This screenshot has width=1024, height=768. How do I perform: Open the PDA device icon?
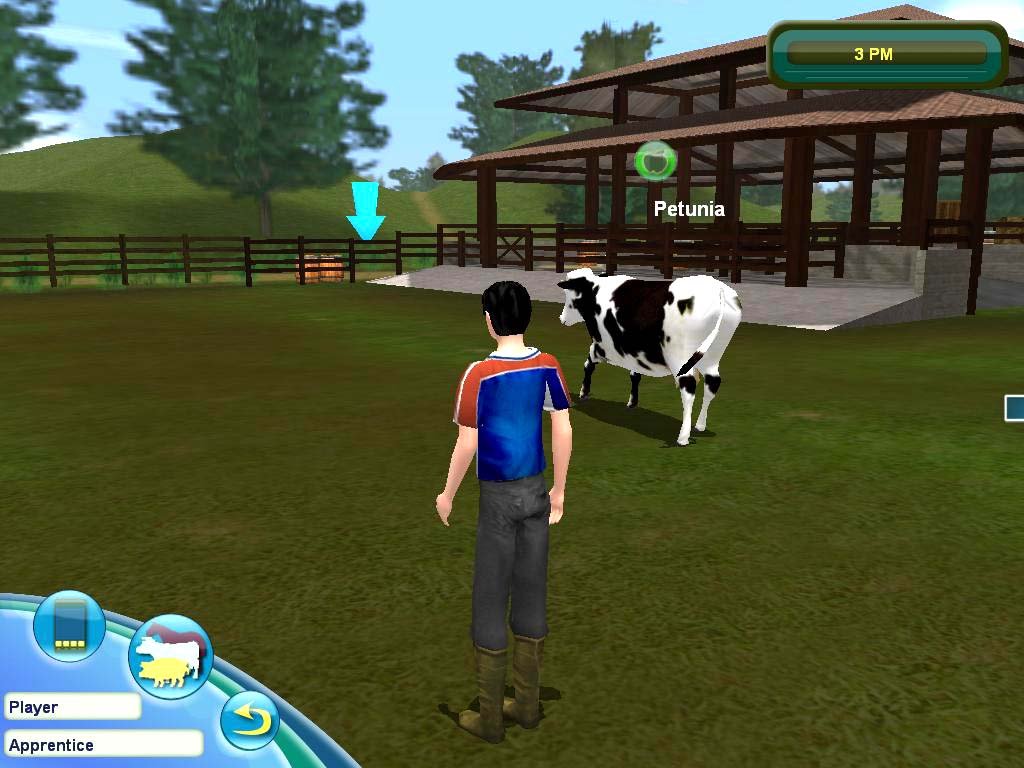[69, 627]
